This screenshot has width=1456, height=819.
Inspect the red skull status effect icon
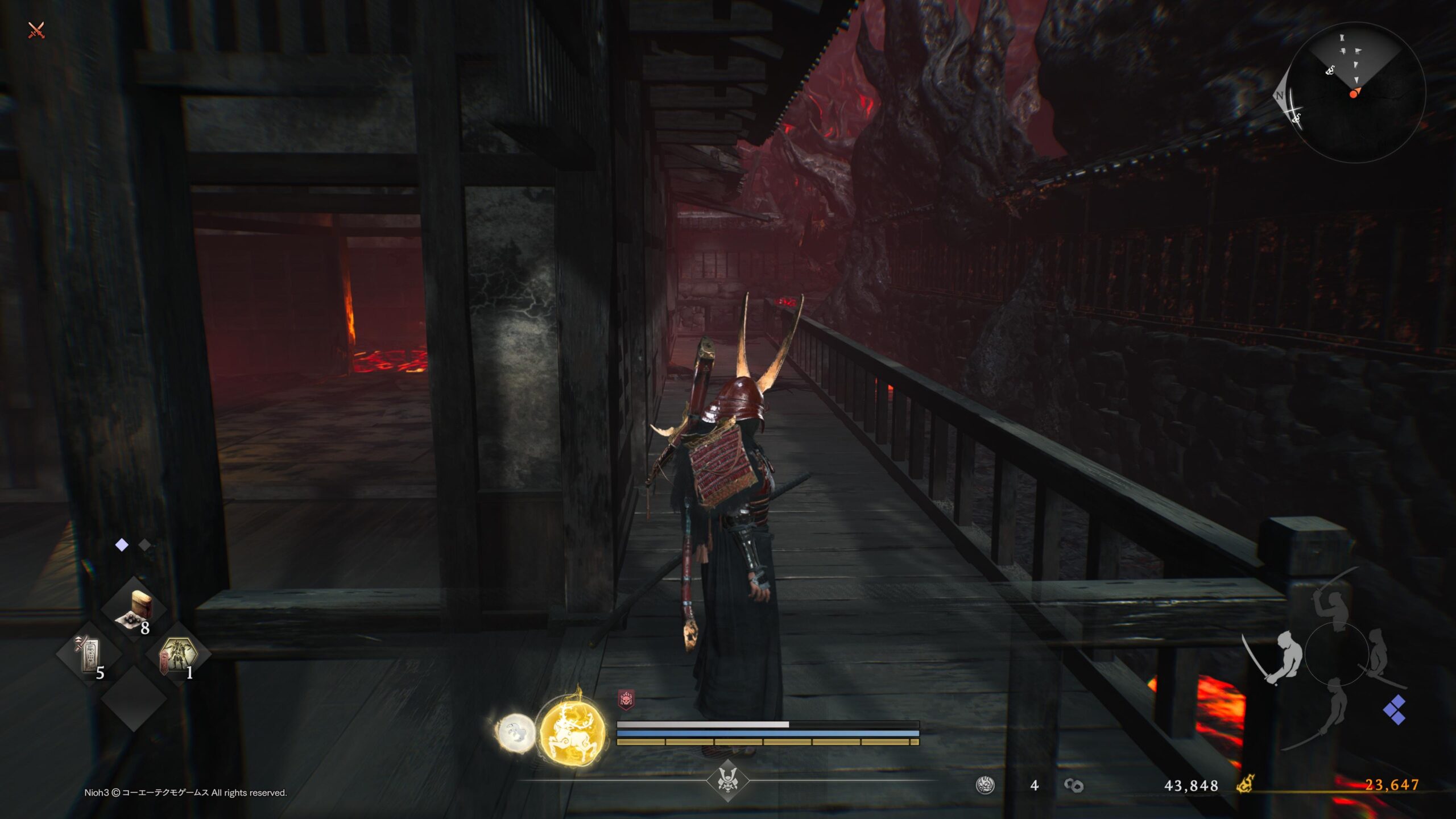tap(626, 700)
